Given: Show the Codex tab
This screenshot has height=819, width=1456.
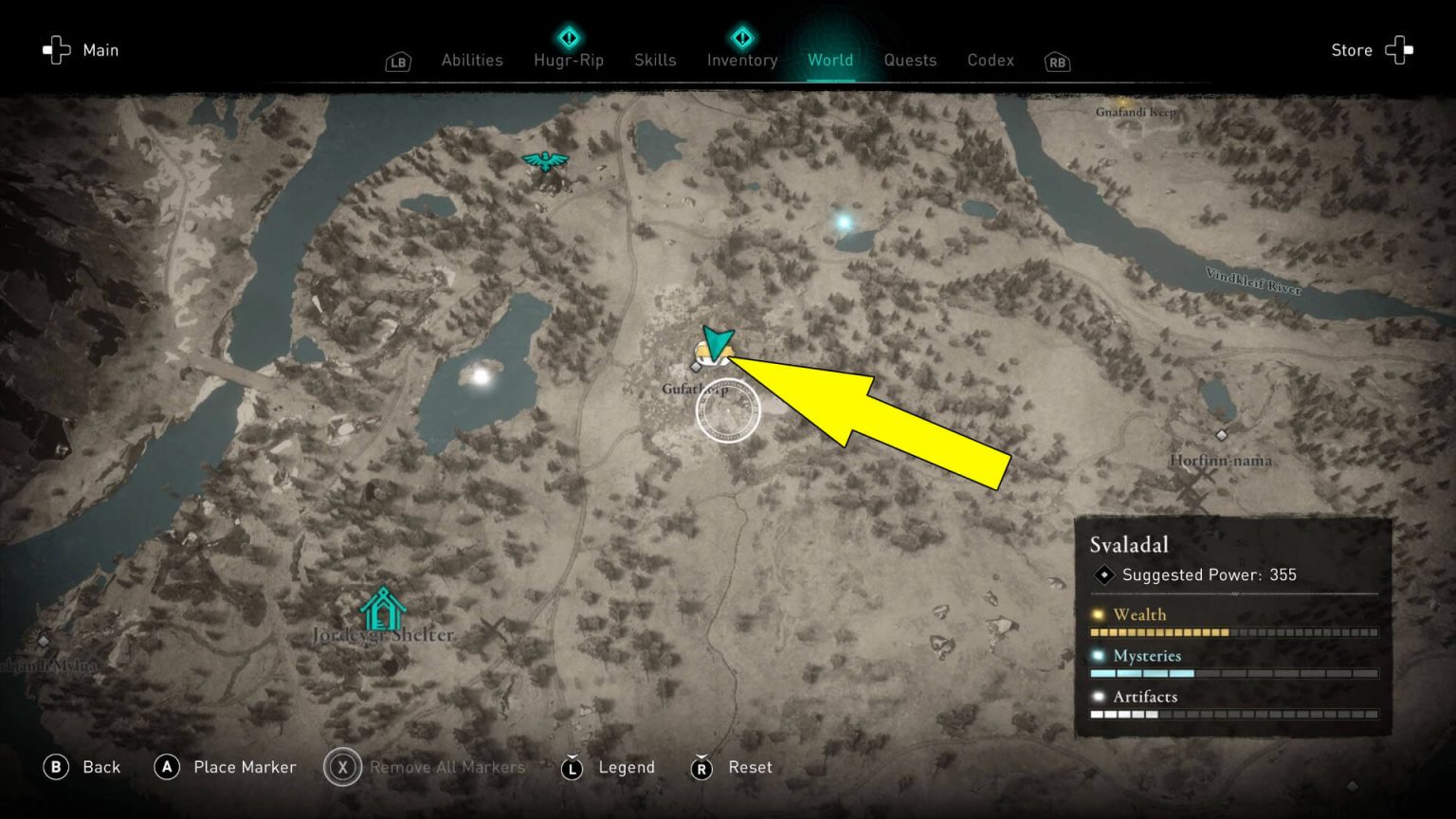Looking at the screenshot, I should coord(991,60).
